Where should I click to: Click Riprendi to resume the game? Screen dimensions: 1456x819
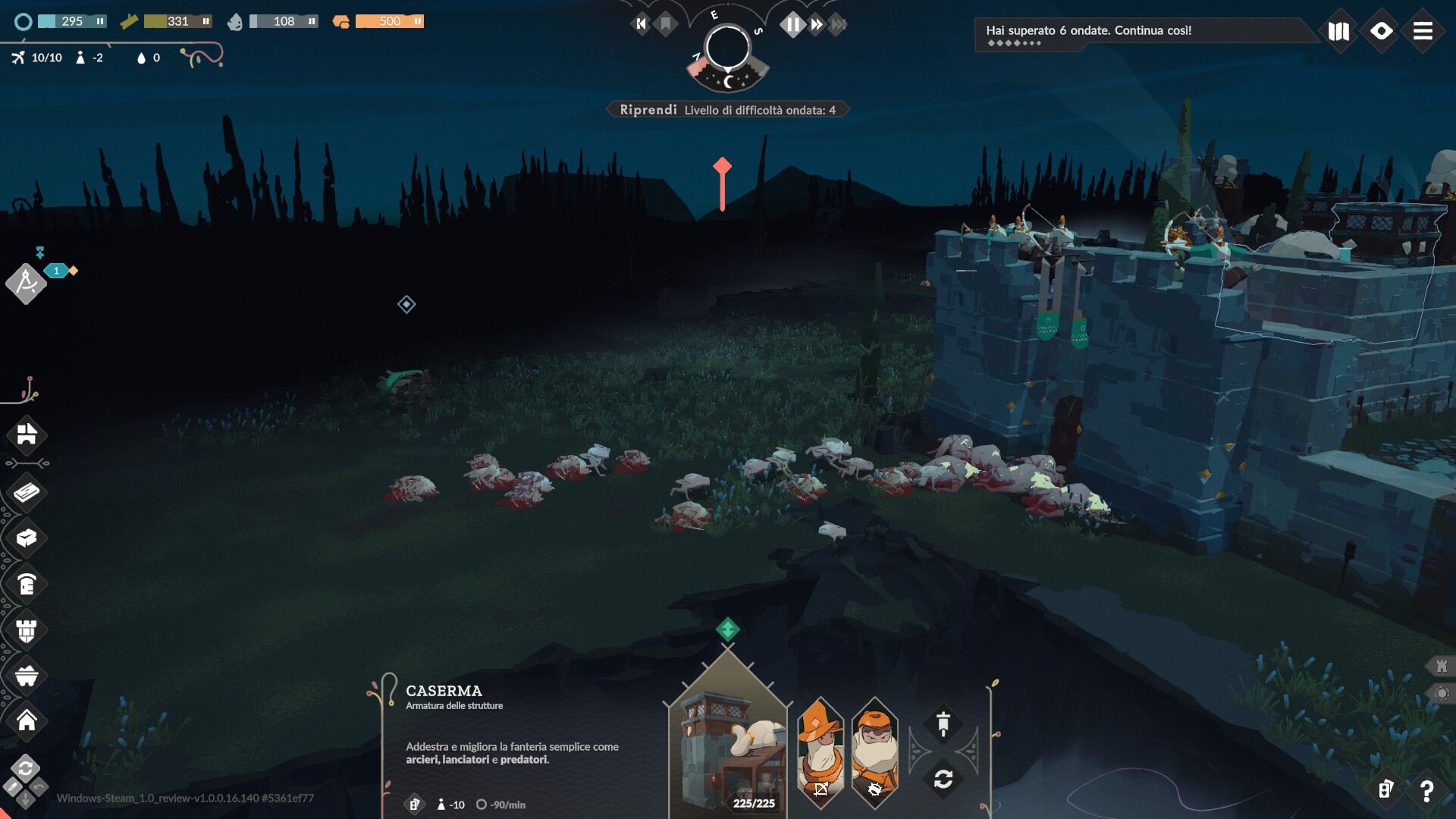(x=648, y=110)
